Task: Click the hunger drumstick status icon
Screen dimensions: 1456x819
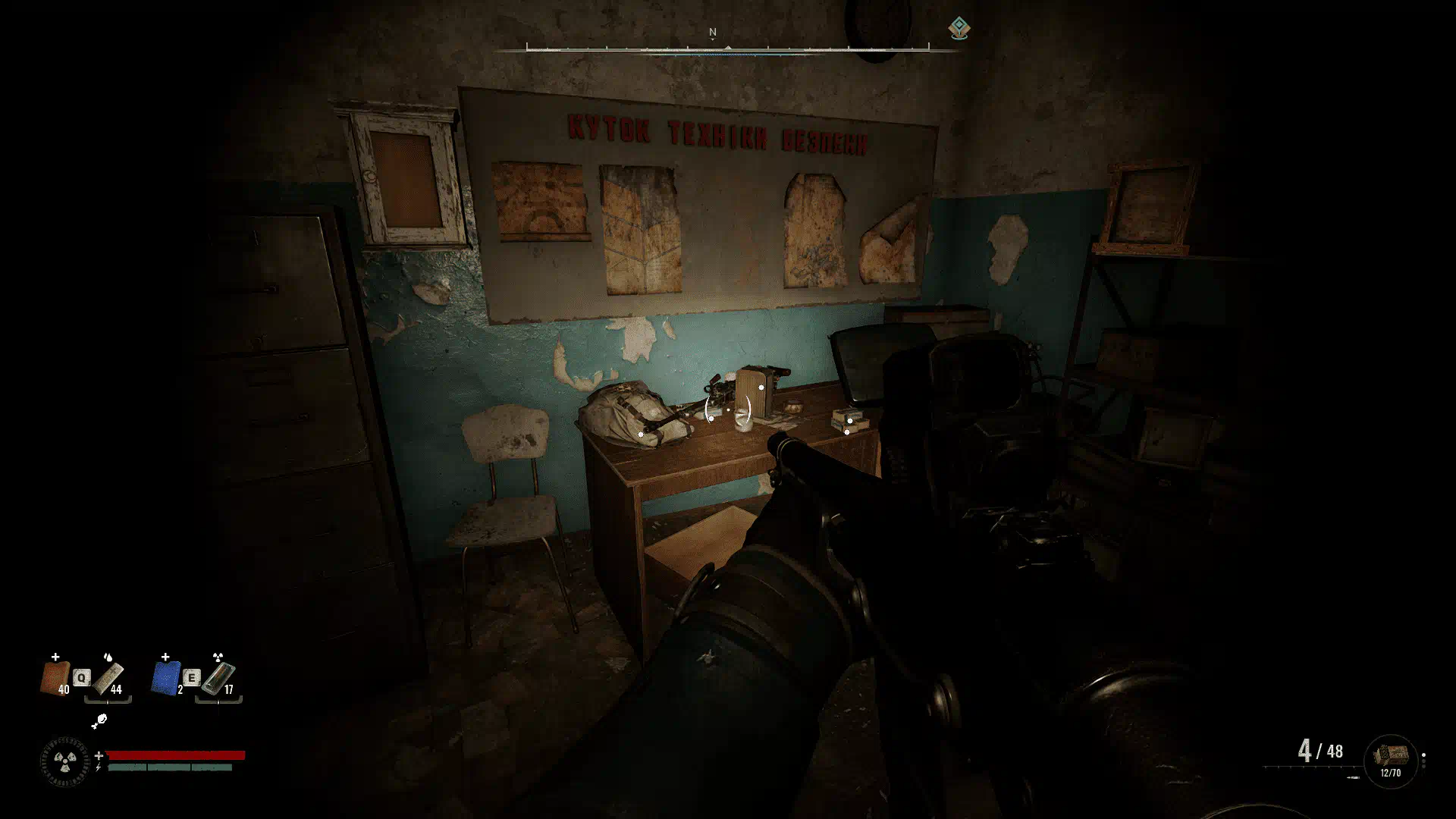Action: (x=99, y=721)
